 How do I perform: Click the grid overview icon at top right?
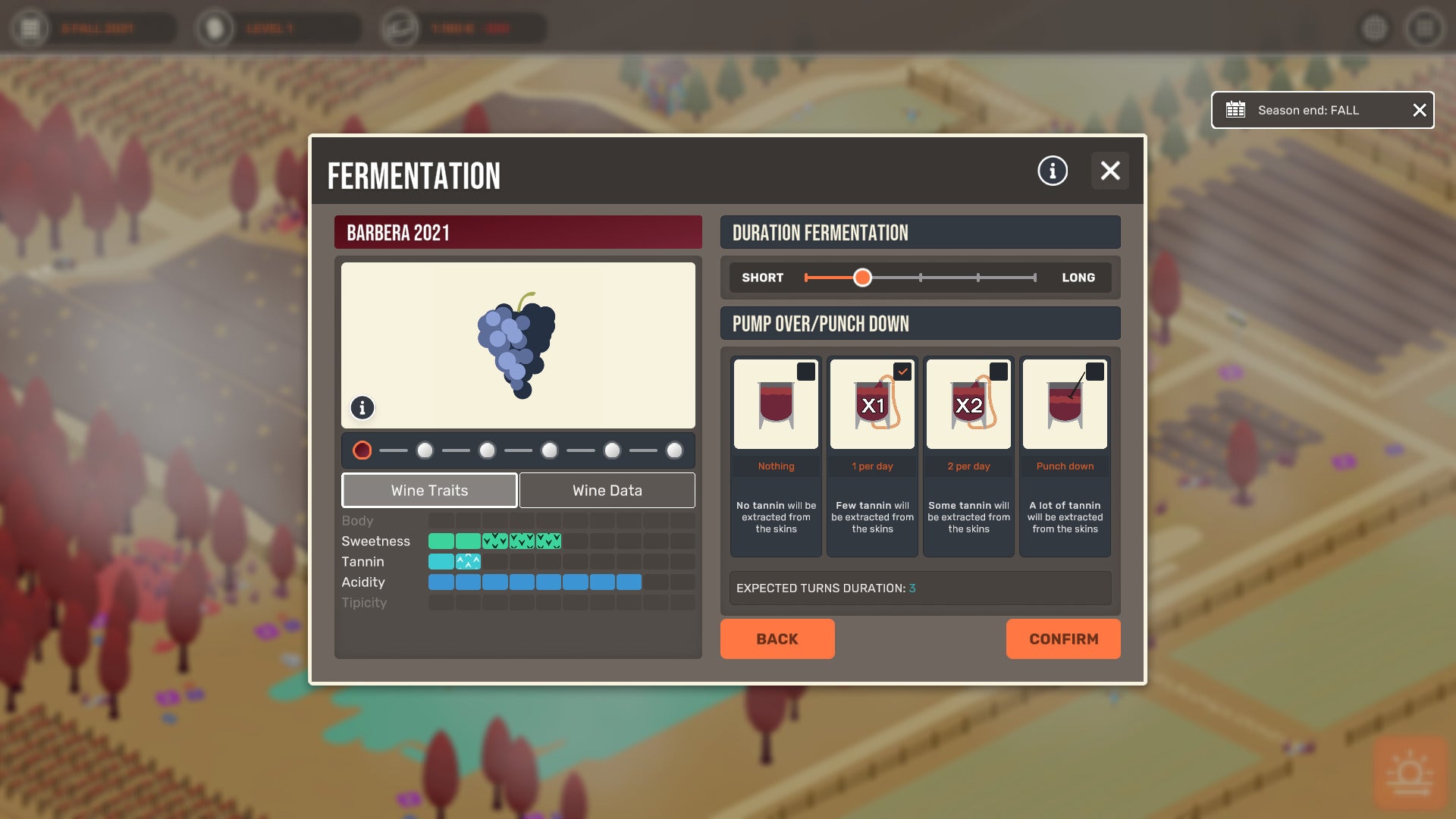pos(1376,28)
